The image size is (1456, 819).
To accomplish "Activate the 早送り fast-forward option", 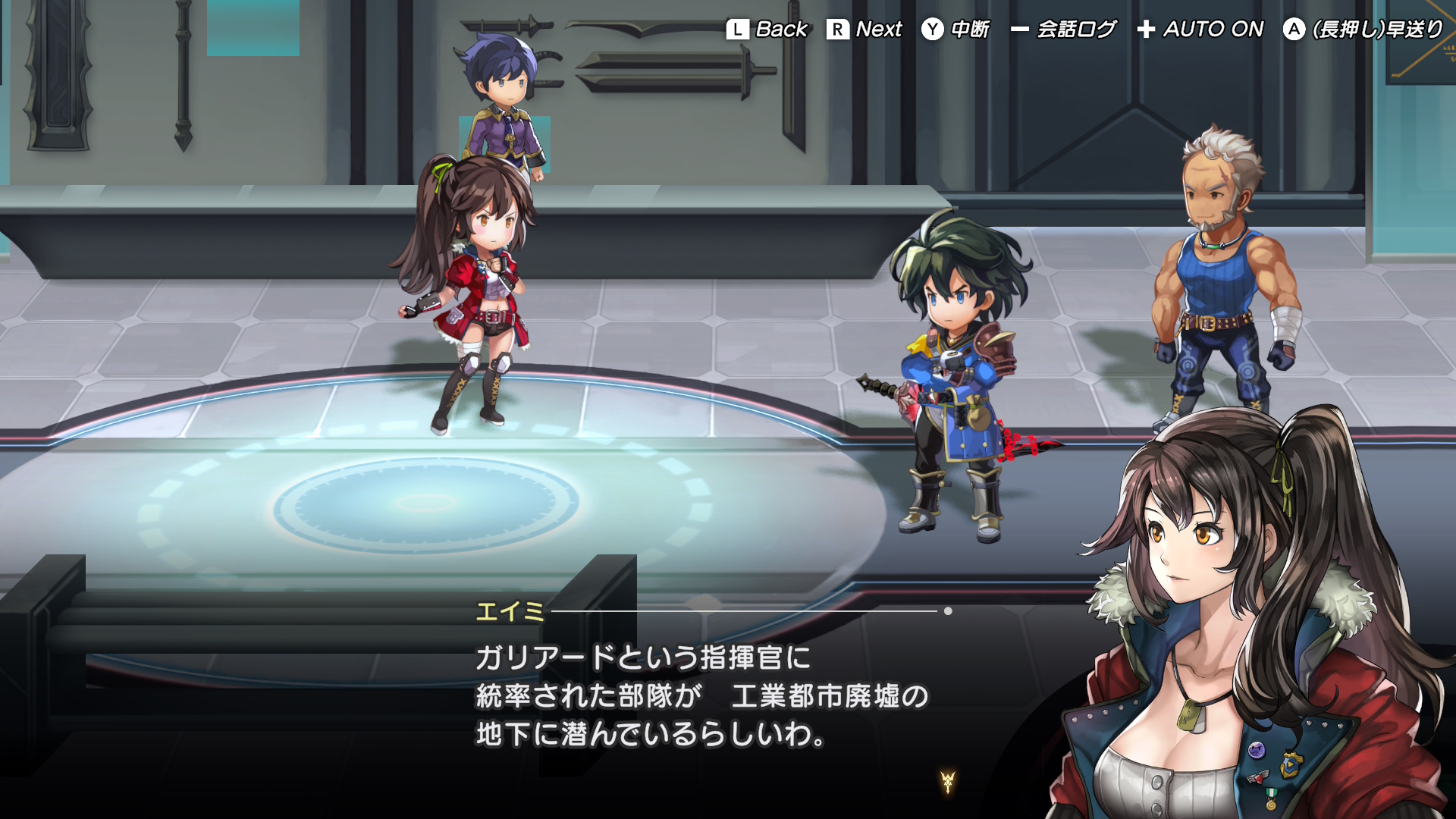I will click(1363, 30).
